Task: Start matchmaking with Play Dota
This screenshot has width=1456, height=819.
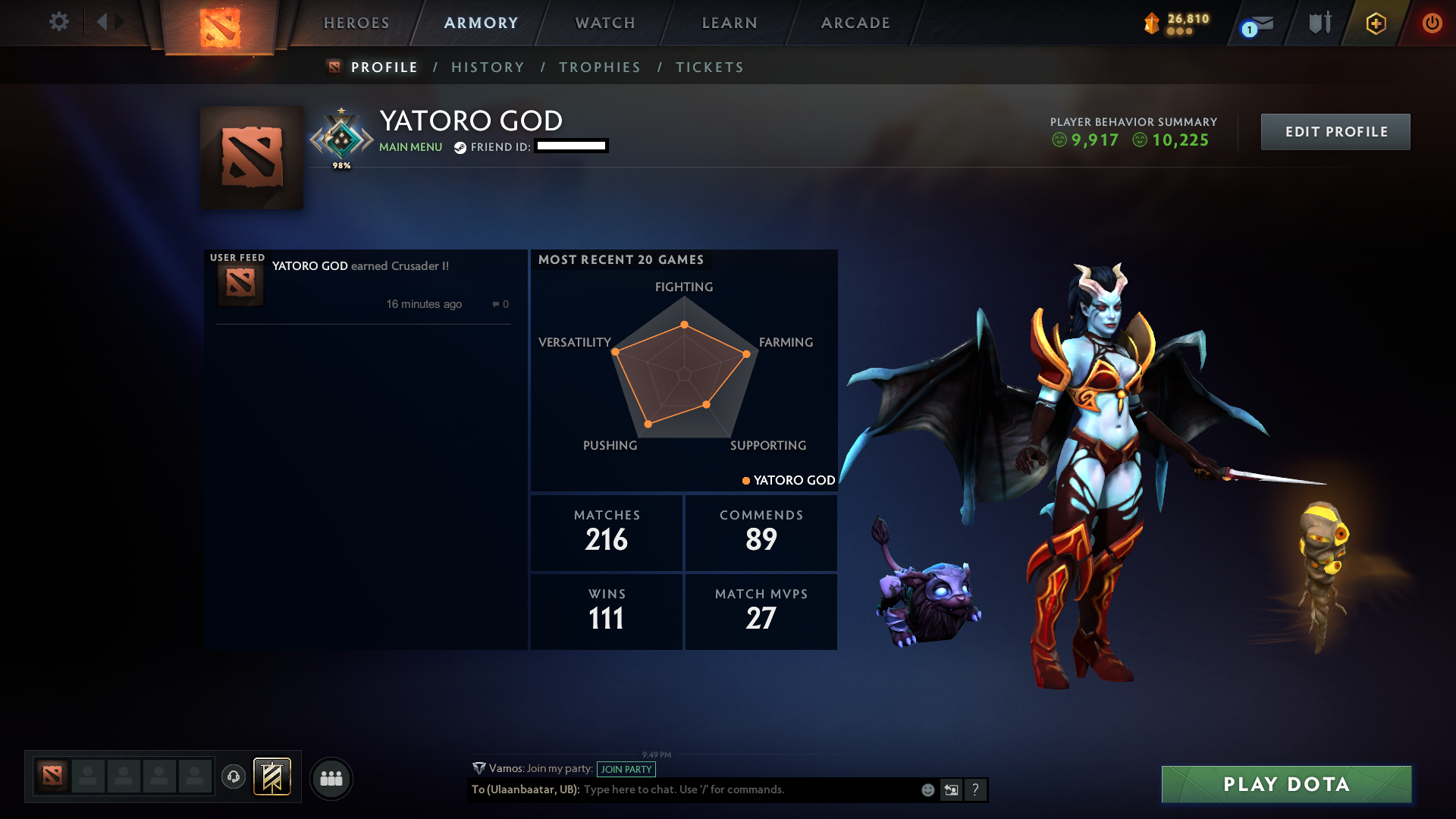Action: (1286, 784)
